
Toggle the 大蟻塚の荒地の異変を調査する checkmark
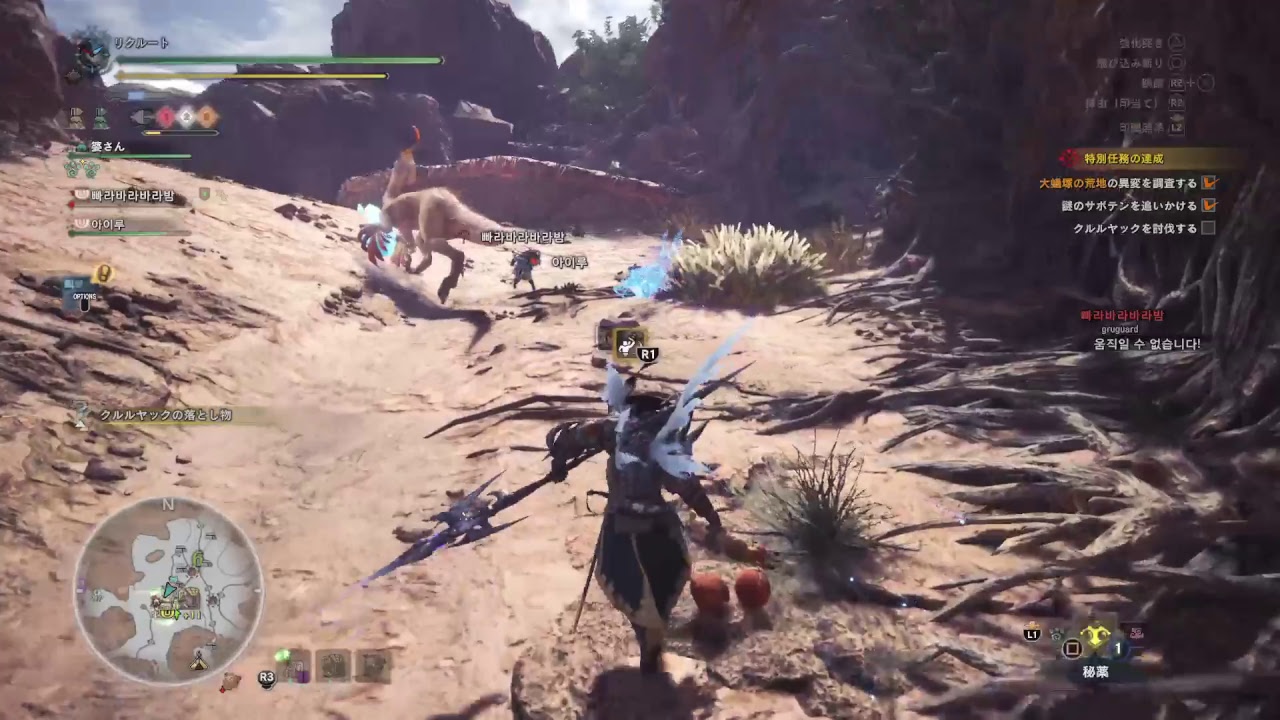1210,183
